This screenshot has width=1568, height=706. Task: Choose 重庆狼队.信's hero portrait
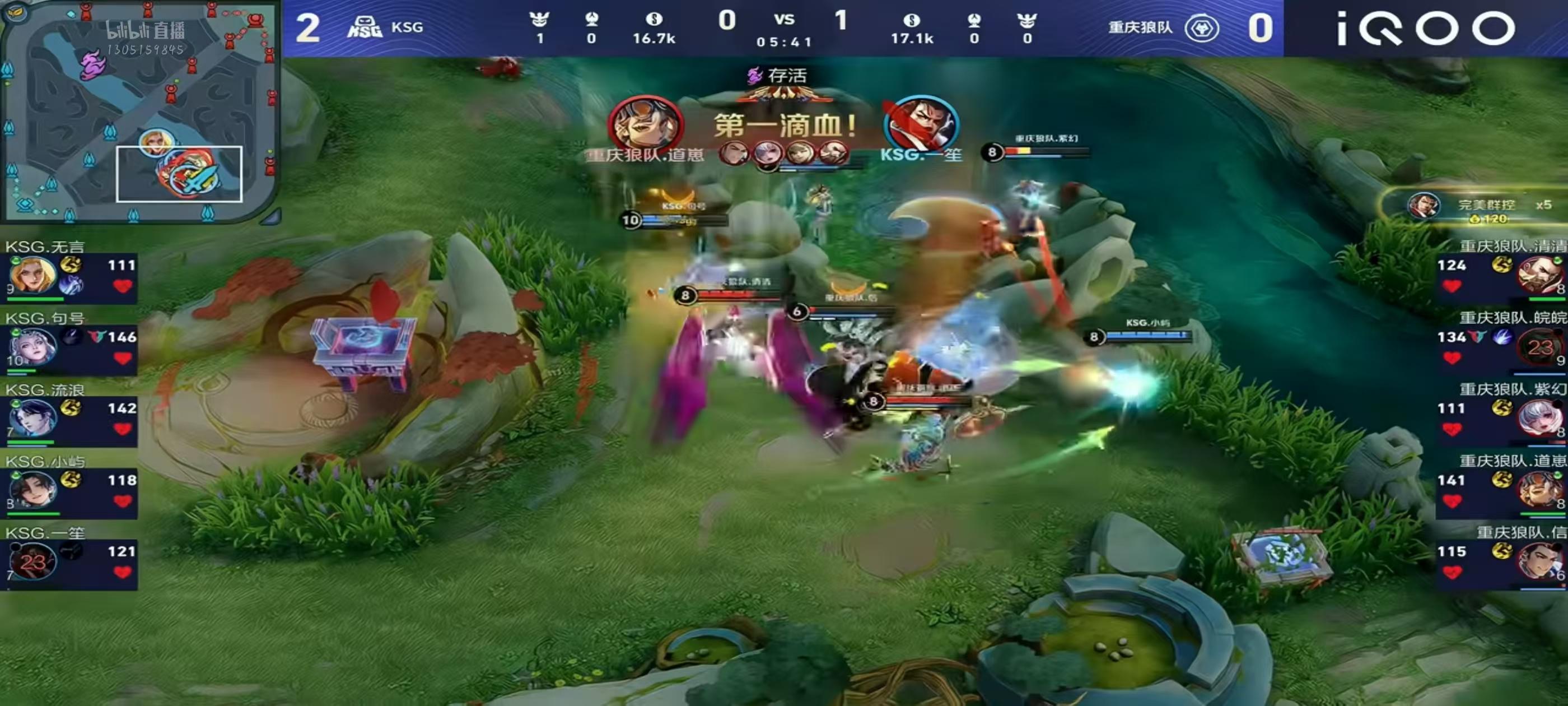click(1540, 561)
